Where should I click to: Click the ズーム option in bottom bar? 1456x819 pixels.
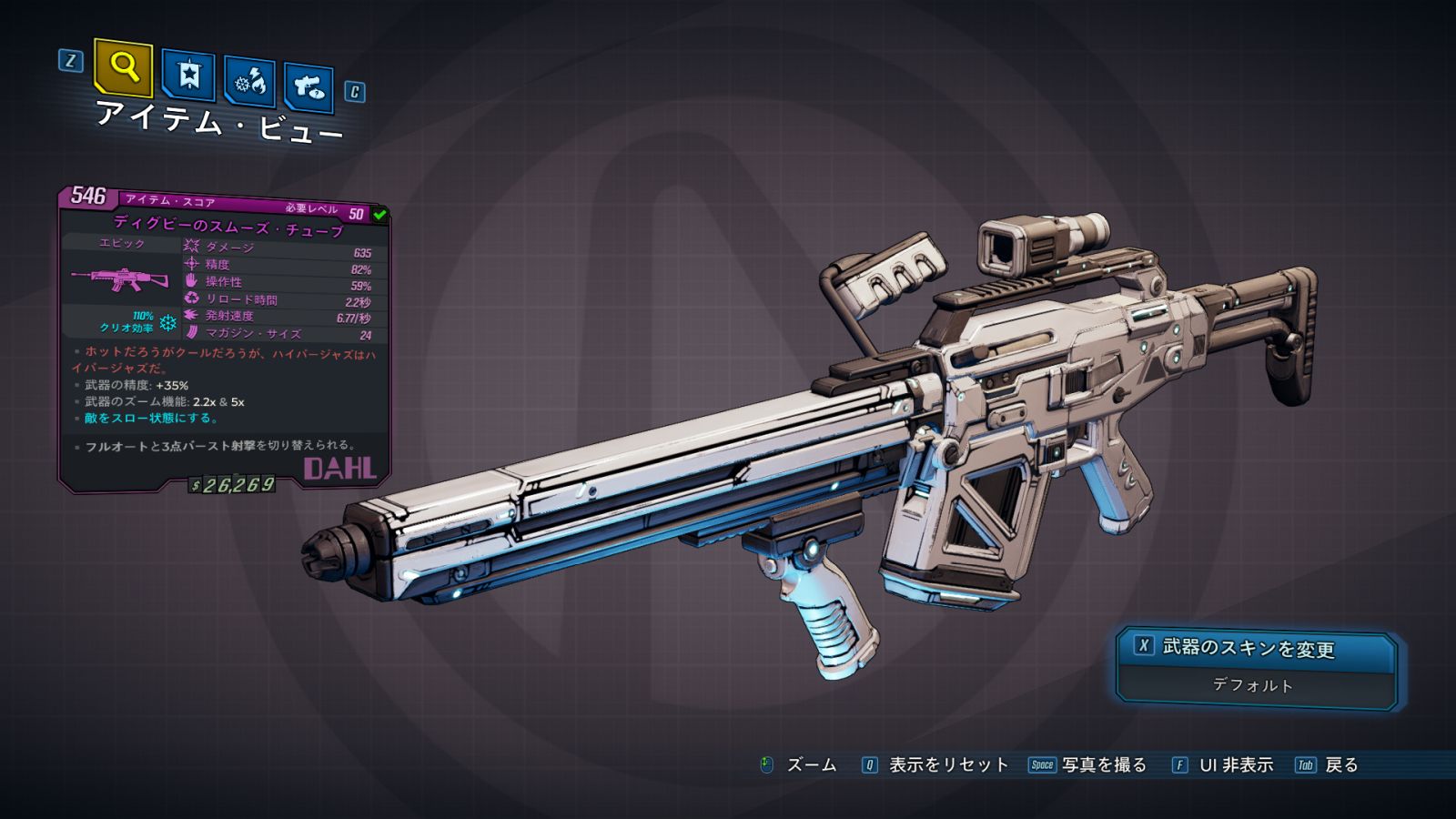tap(810, 765)
